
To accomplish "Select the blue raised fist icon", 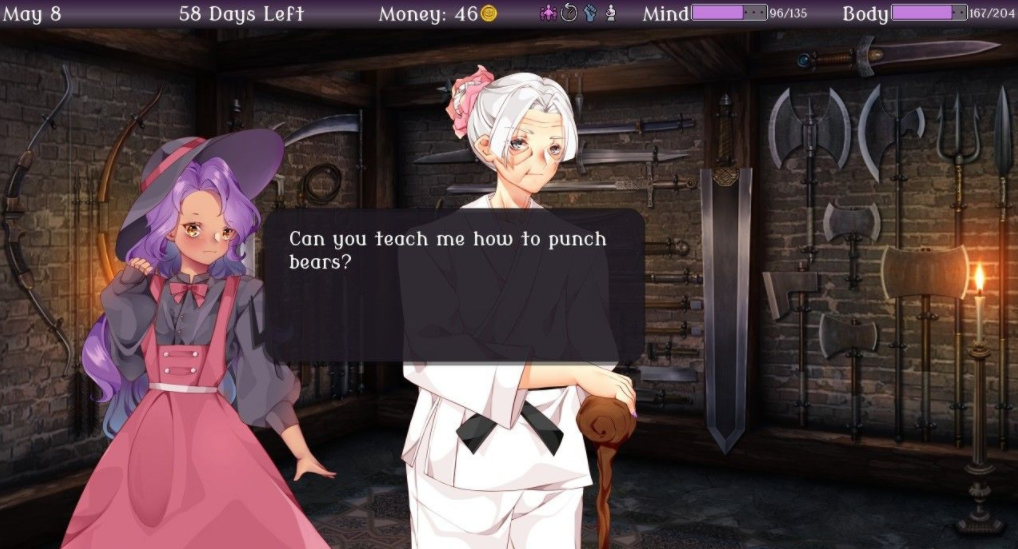I will [x=589, y=13].
